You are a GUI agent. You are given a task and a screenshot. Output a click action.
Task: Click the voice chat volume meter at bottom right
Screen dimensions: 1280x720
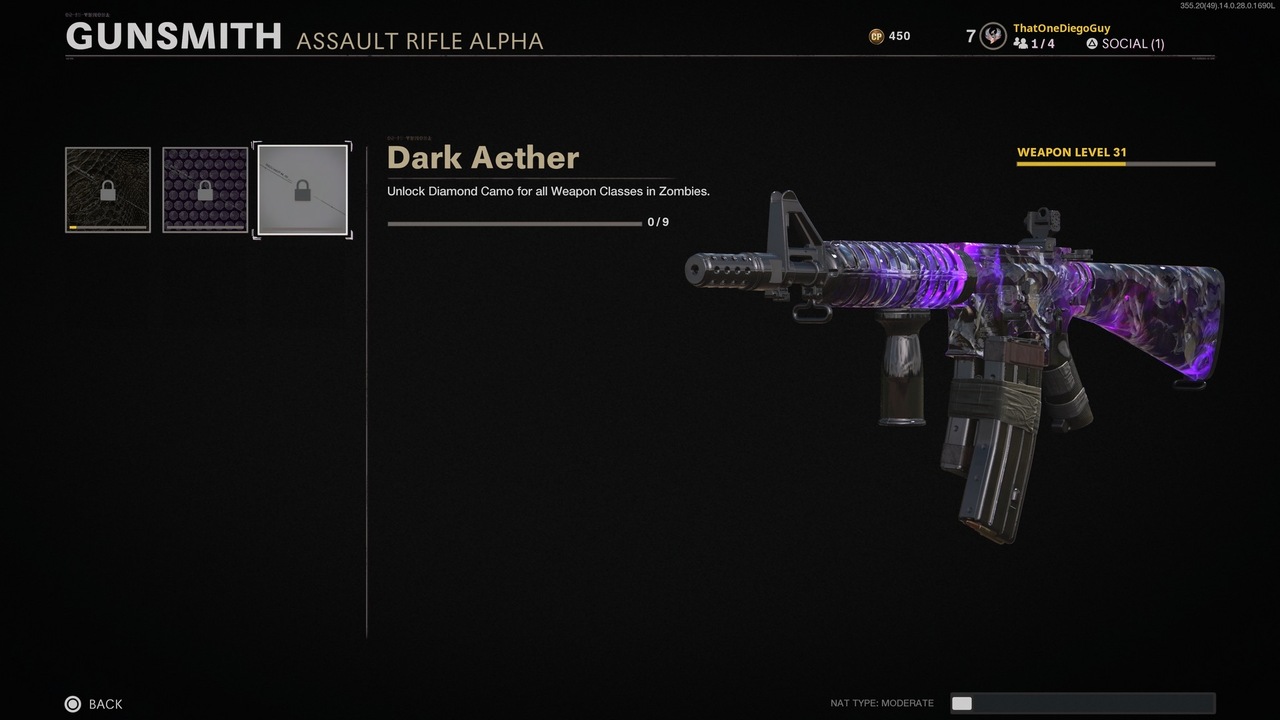pyautogui.click(x=1083, y=703)
